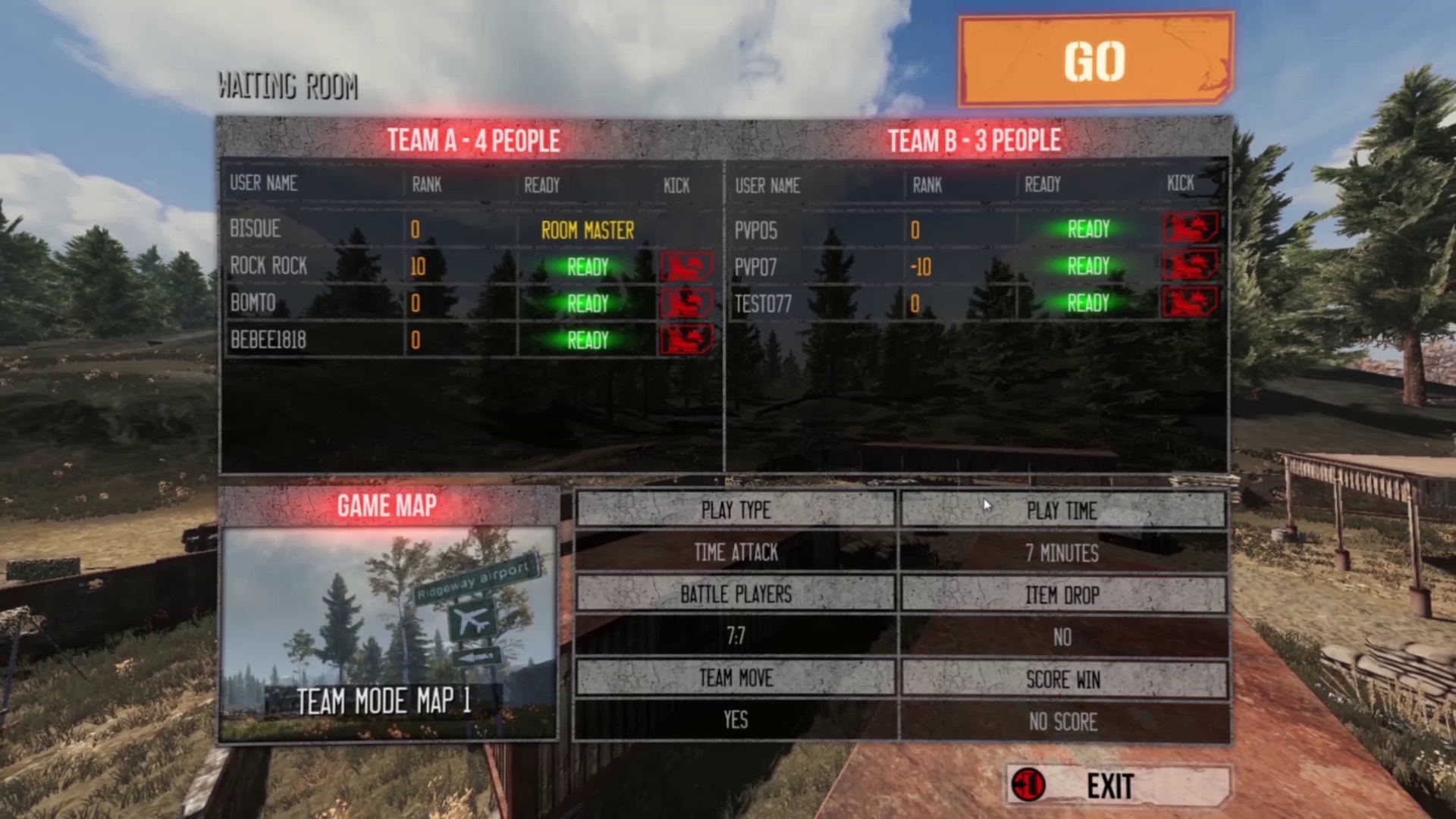Screen dimensions: 1456x819
Task: Kick TEST077 from Team B
Action: pyautogui.click(x=1190, y=303)
